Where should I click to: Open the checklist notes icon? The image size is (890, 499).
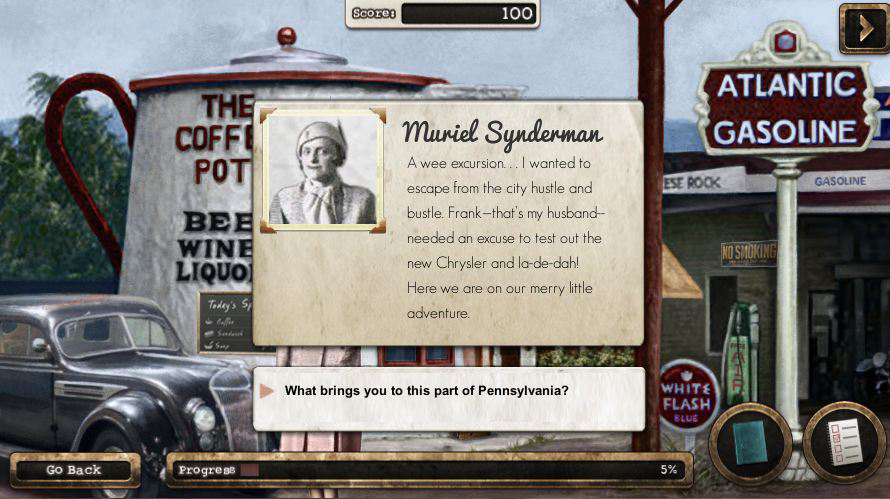(845, 441)
